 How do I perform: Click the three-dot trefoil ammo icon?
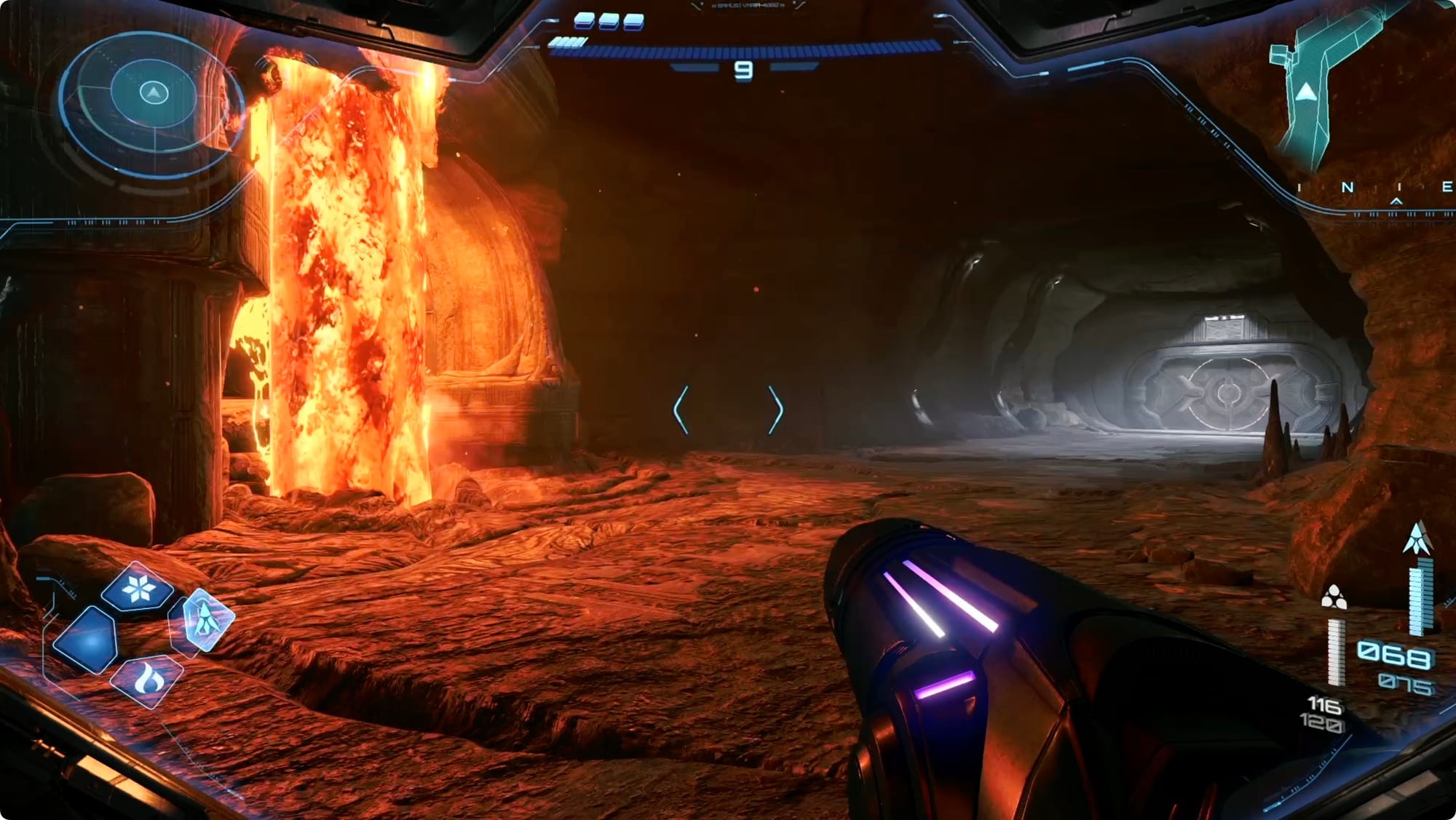pyautogui.click(x=1334, y=597)
